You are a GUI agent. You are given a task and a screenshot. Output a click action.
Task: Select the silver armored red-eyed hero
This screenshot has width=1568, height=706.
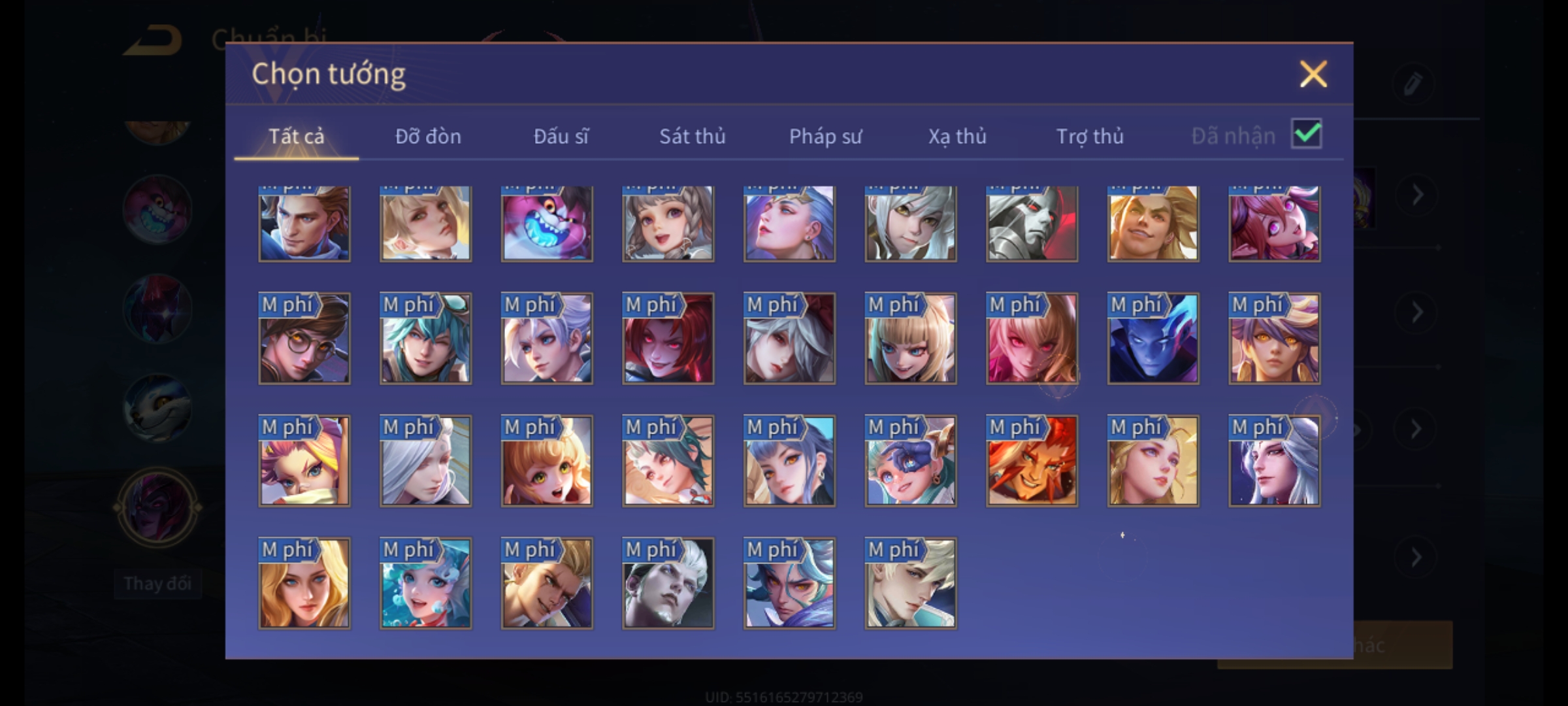1032,224
